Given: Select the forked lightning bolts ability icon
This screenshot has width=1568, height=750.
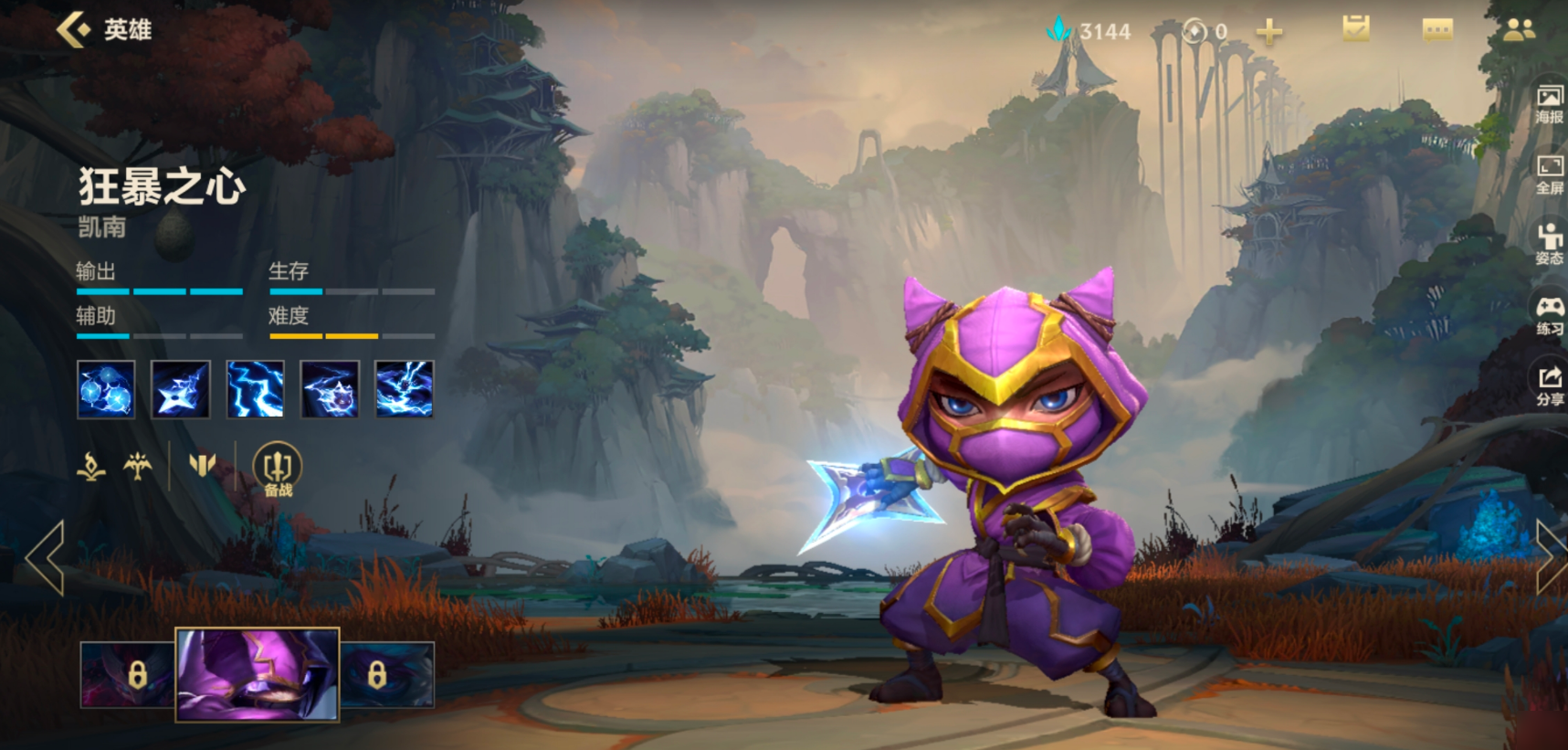Looking at the screenshot, I should 255,389.
